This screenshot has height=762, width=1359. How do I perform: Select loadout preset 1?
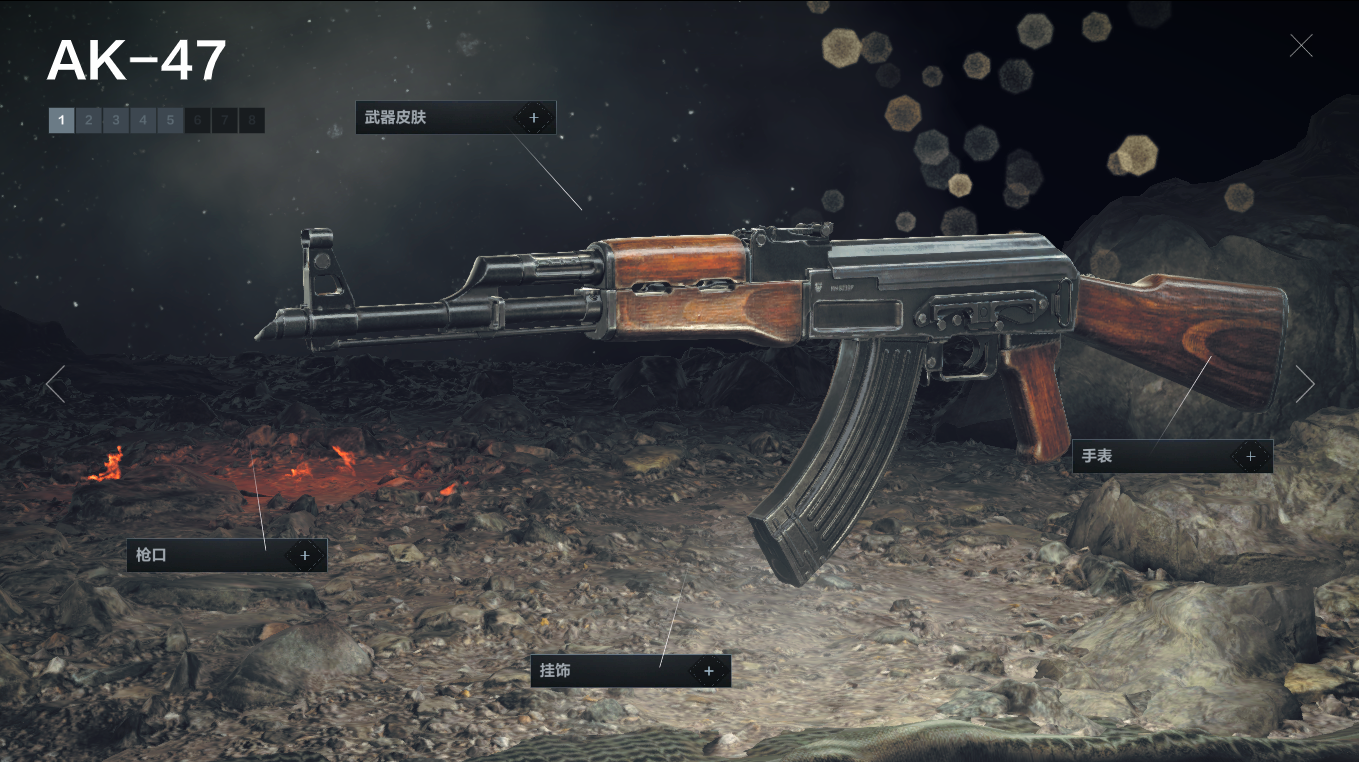pos(61,121)
